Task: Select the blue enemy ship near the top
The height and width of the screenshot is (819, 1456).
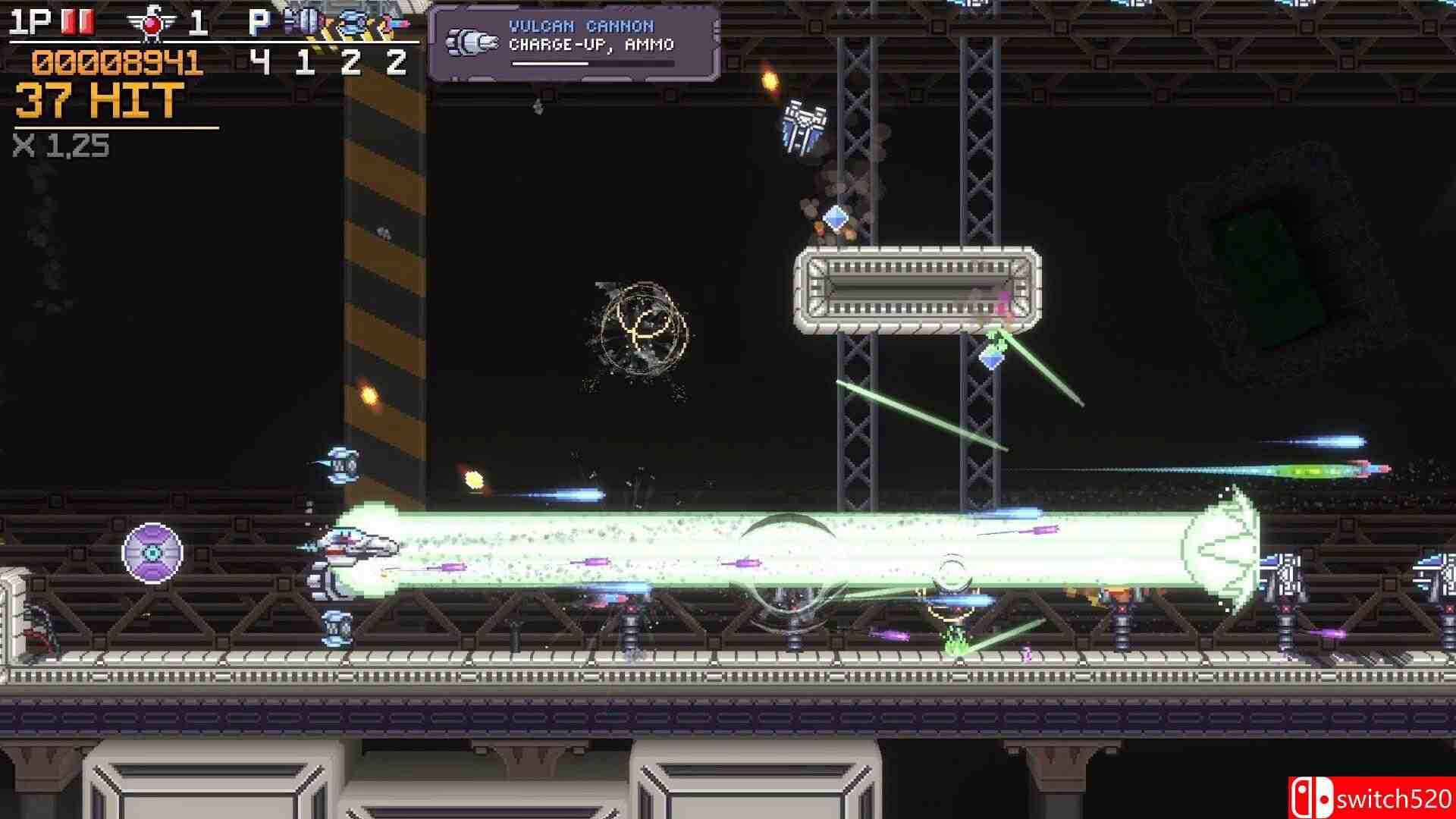Action: [x=804, y=125]
